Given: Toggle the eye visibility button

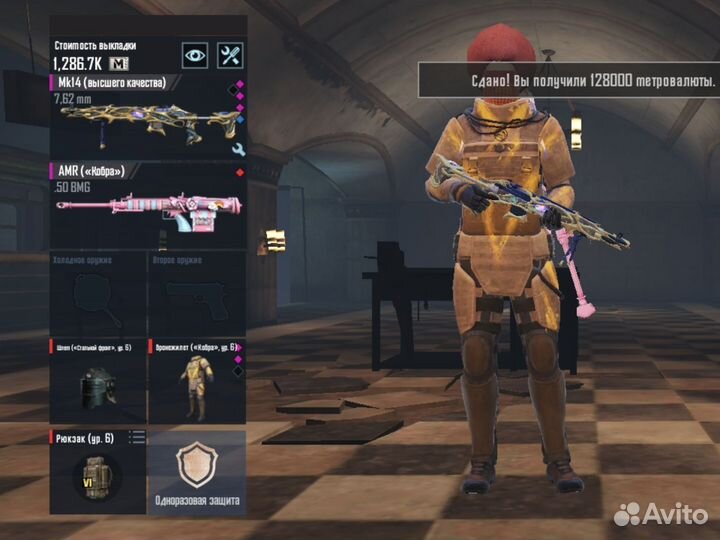Looking at the screenshot, I should click(x=195, y=56).
